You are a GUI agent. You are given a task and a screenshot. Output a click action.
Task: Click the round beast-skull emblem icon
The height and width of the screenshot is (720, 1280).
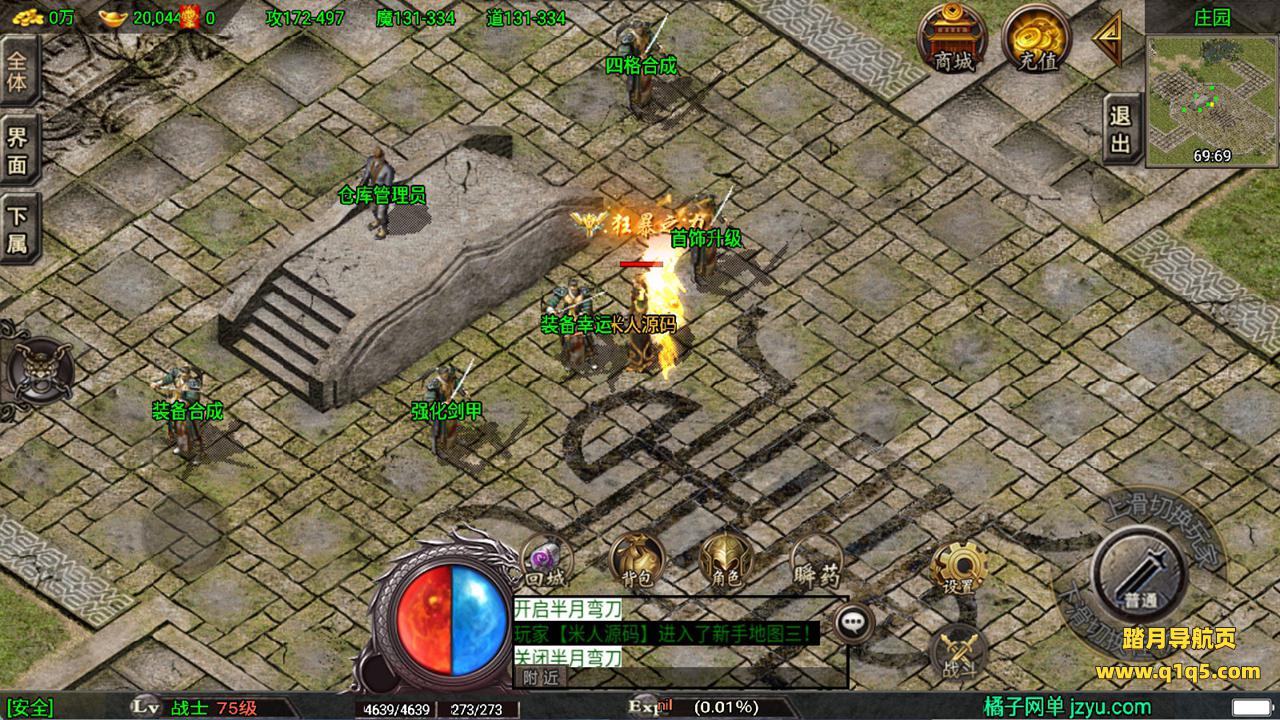coord(40,370)
